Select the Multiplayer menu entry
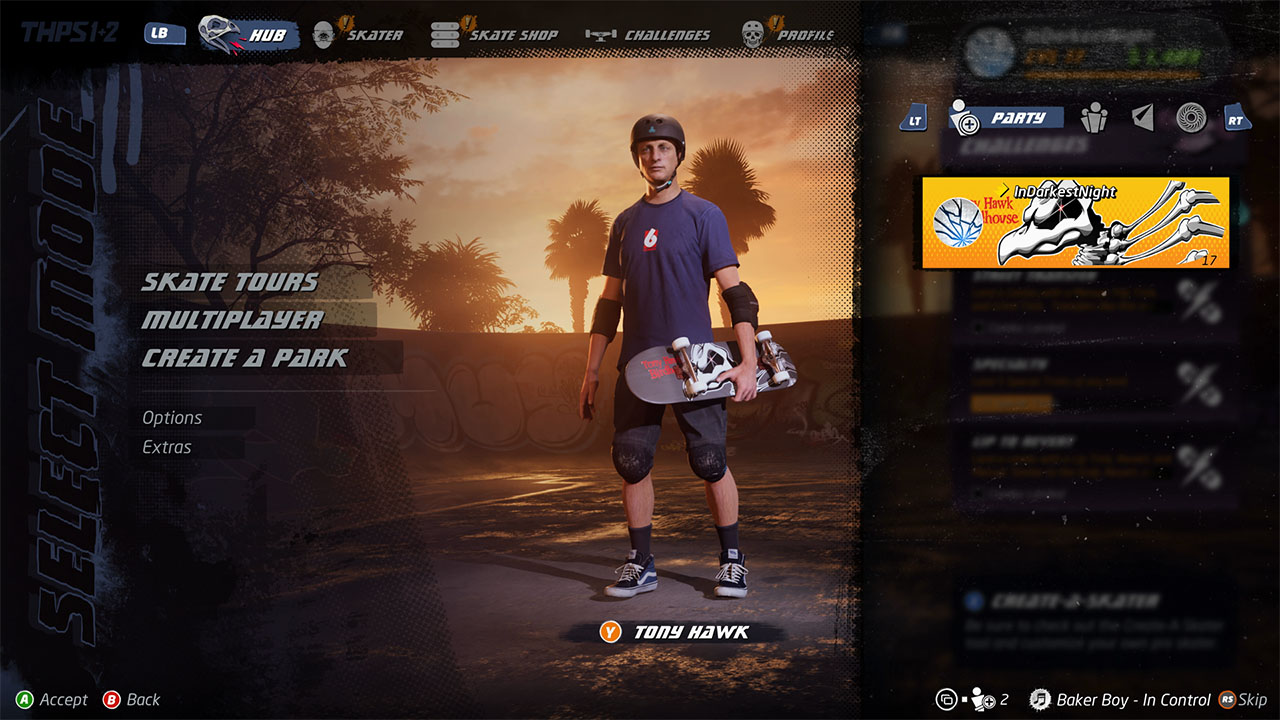 coord(232,320)
